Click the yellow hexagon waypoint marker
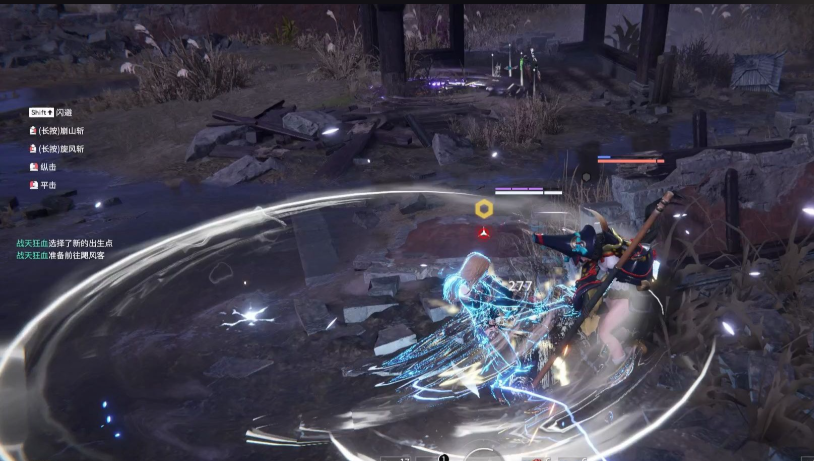814x461 pixels. click(x=484, y=208)
